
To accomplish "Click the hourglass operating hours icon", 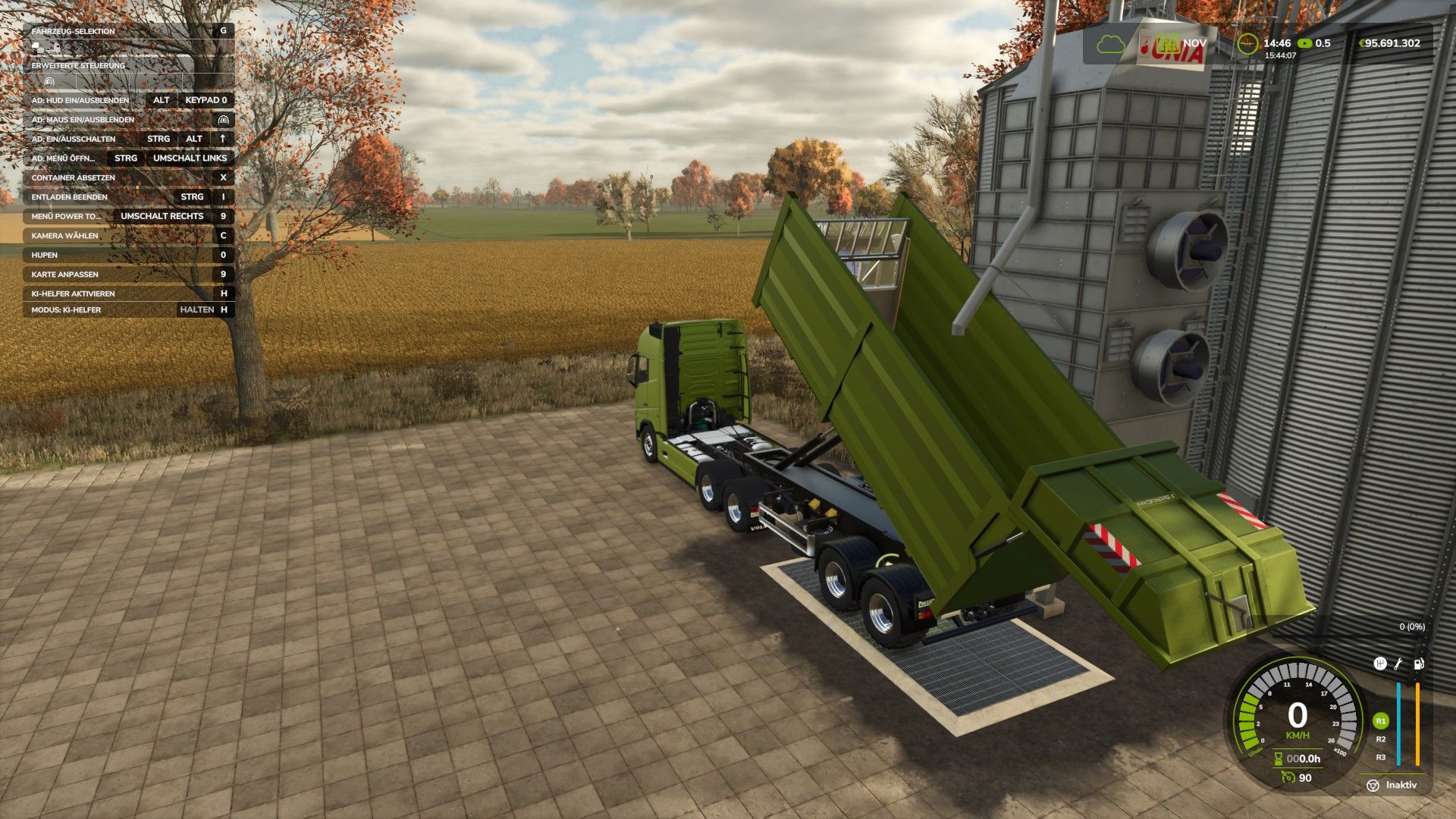I will 1279,759.
